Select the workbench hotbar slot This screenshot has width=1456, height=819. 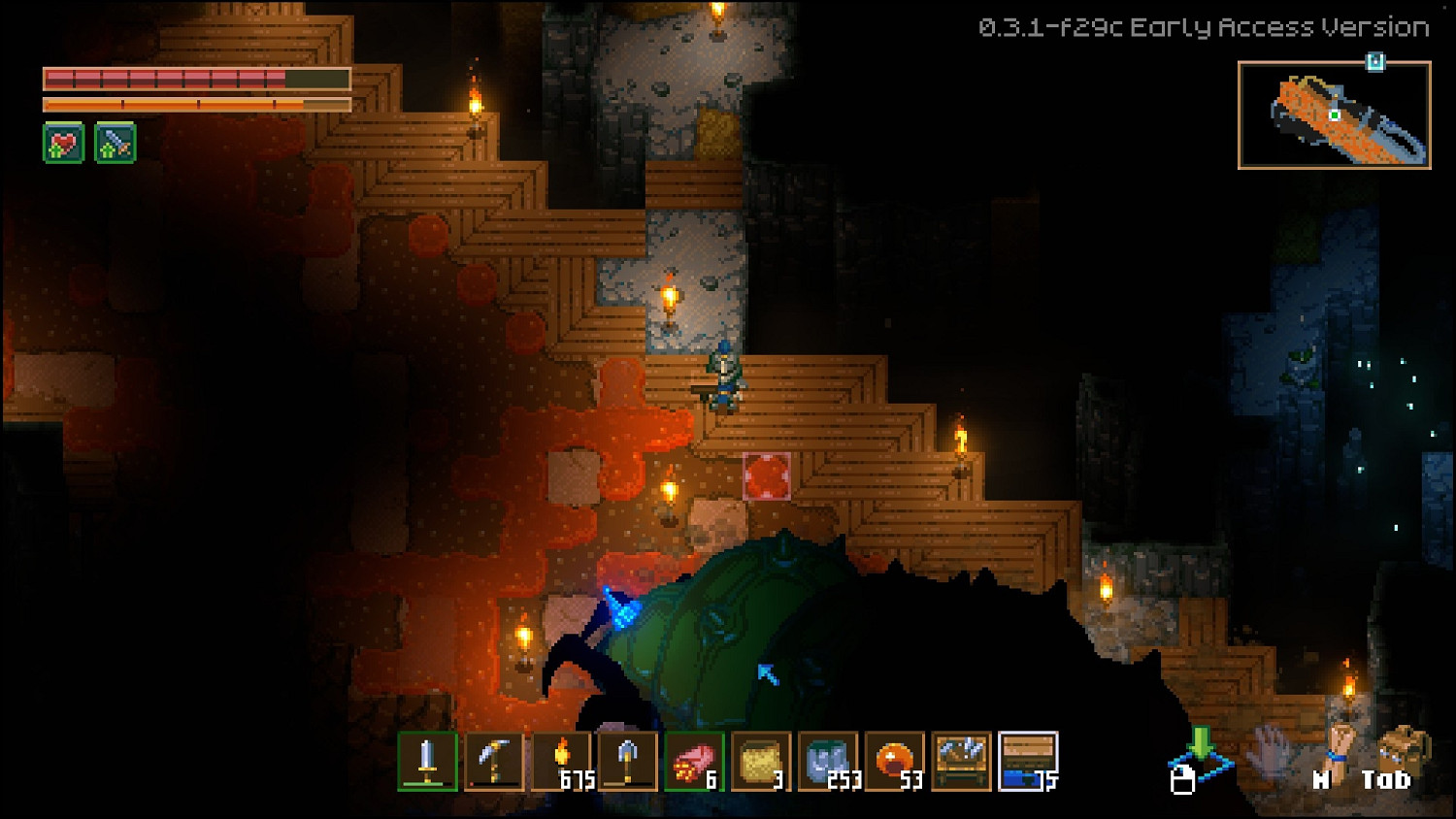point(962,762)
